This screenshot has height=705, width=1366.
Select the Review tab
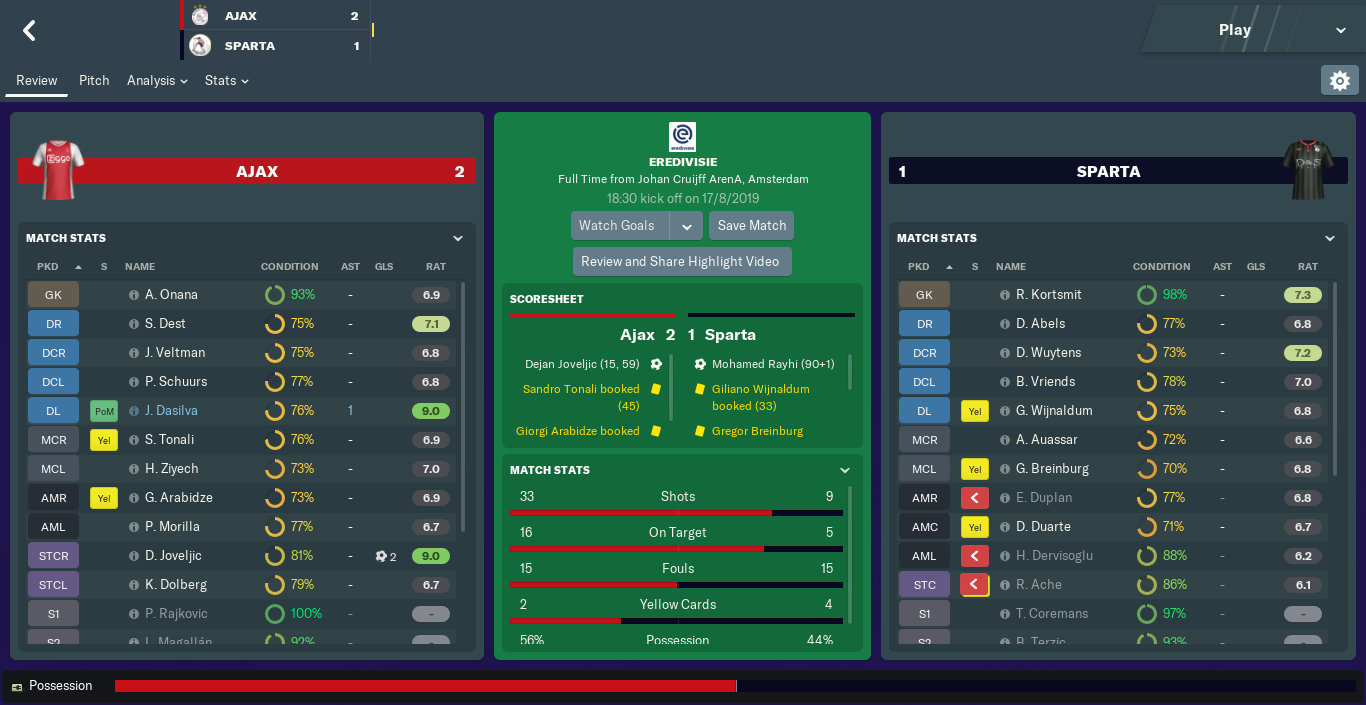point(37,80)
